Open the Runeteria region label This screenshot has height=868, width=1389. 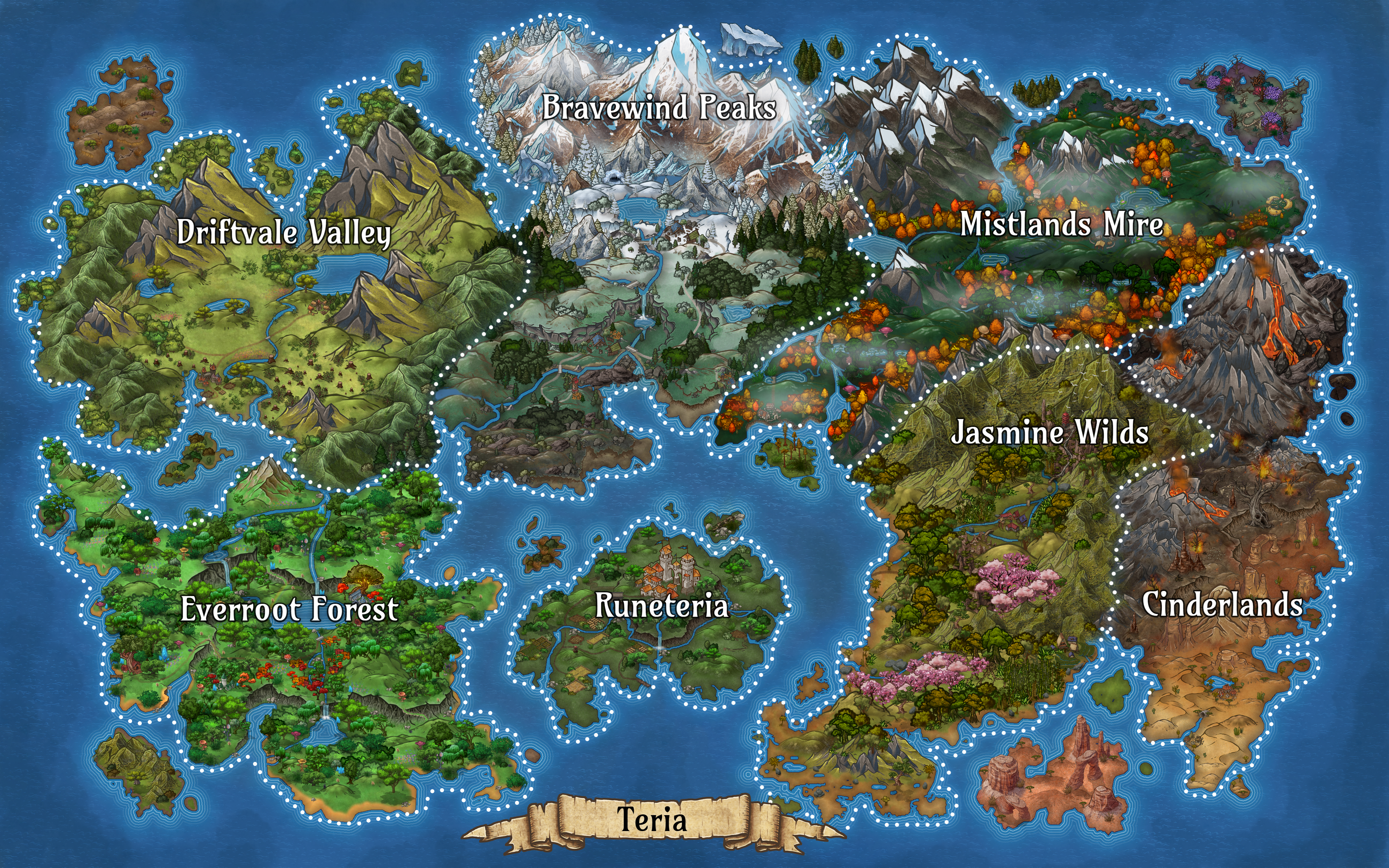point(661,606)
